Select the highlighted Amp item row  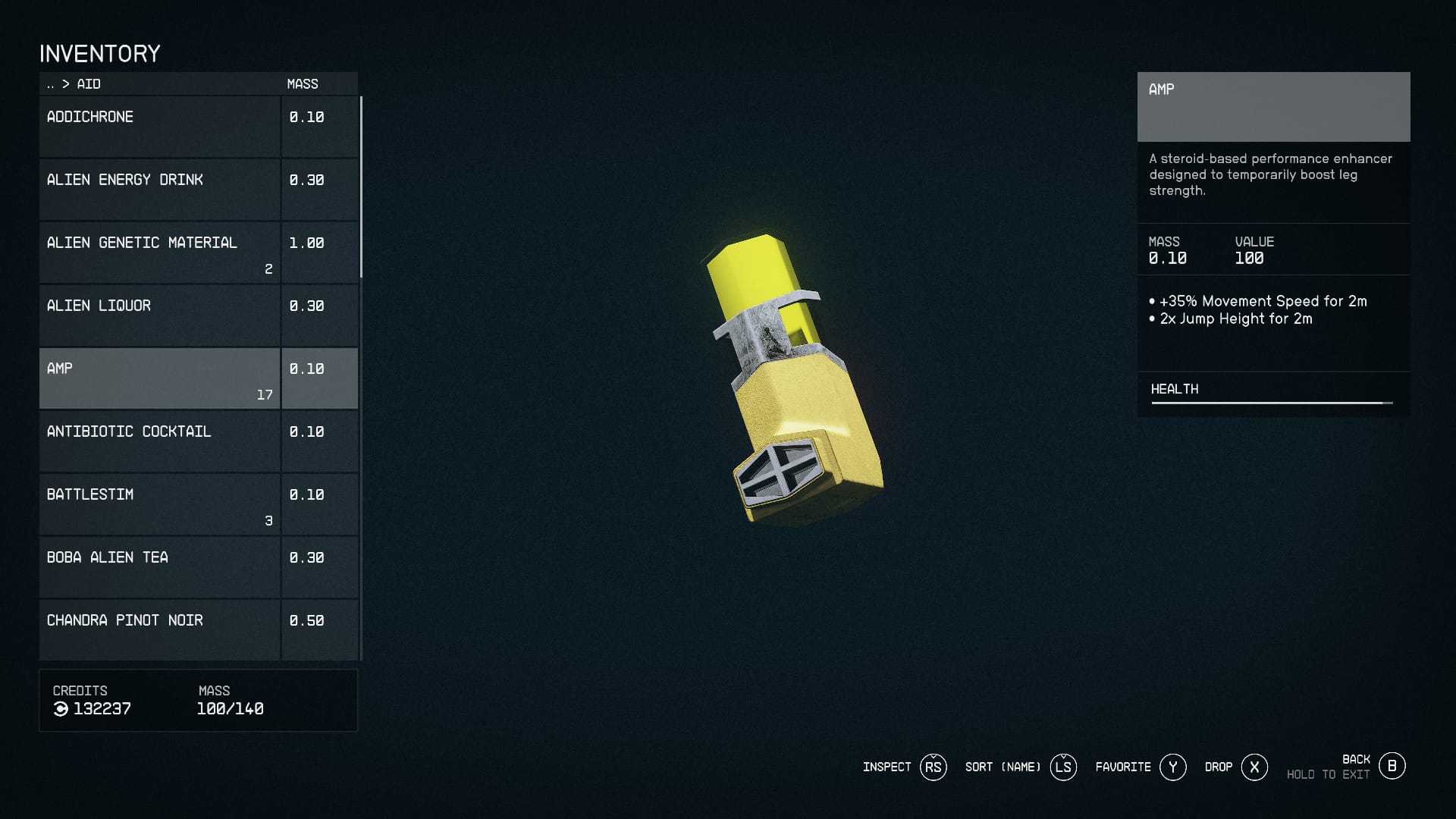pyautogui.click(x=159, y=378)
